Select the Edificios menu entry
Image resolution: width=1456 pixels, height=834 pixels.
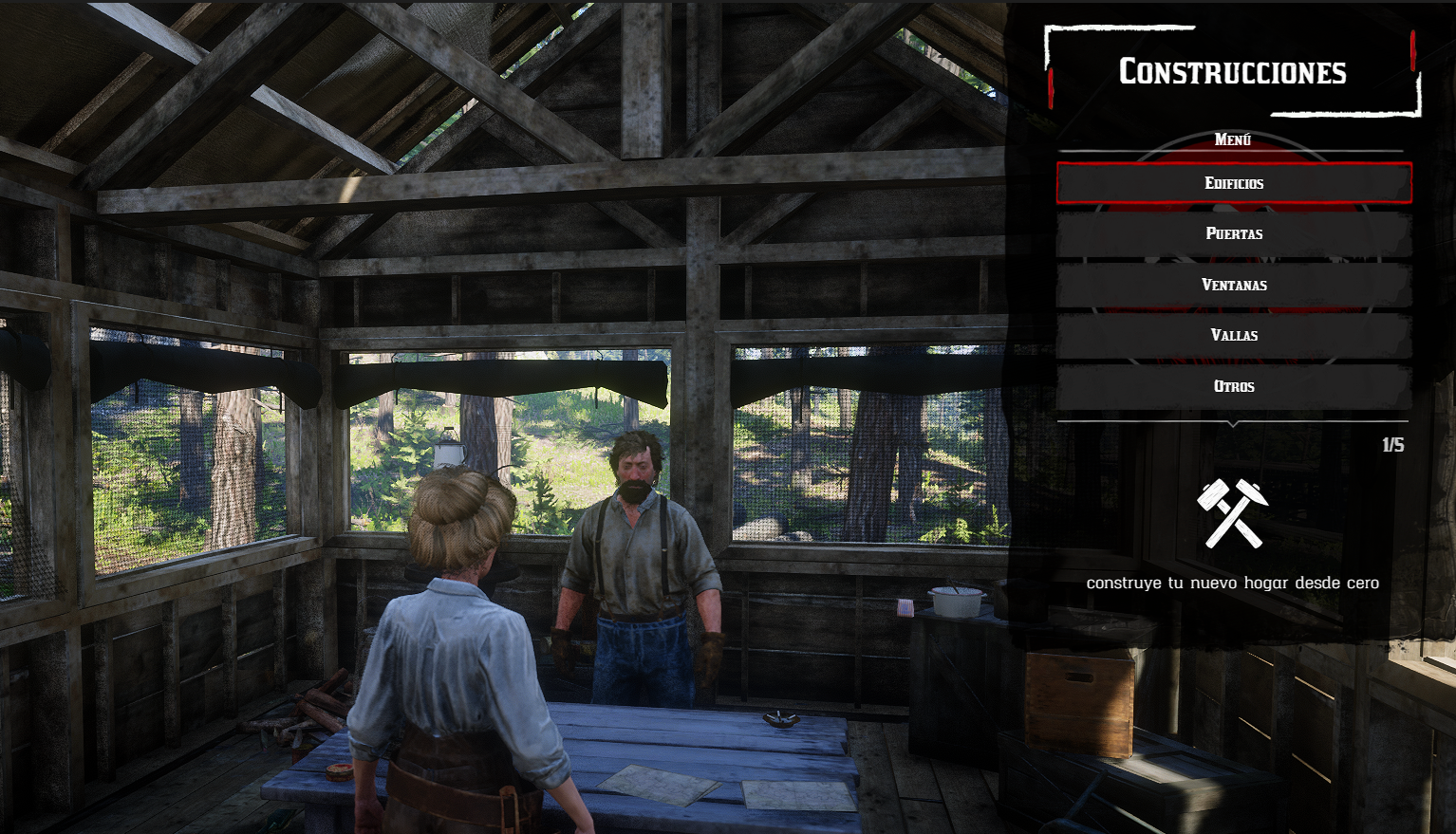tap(1234, 183)
